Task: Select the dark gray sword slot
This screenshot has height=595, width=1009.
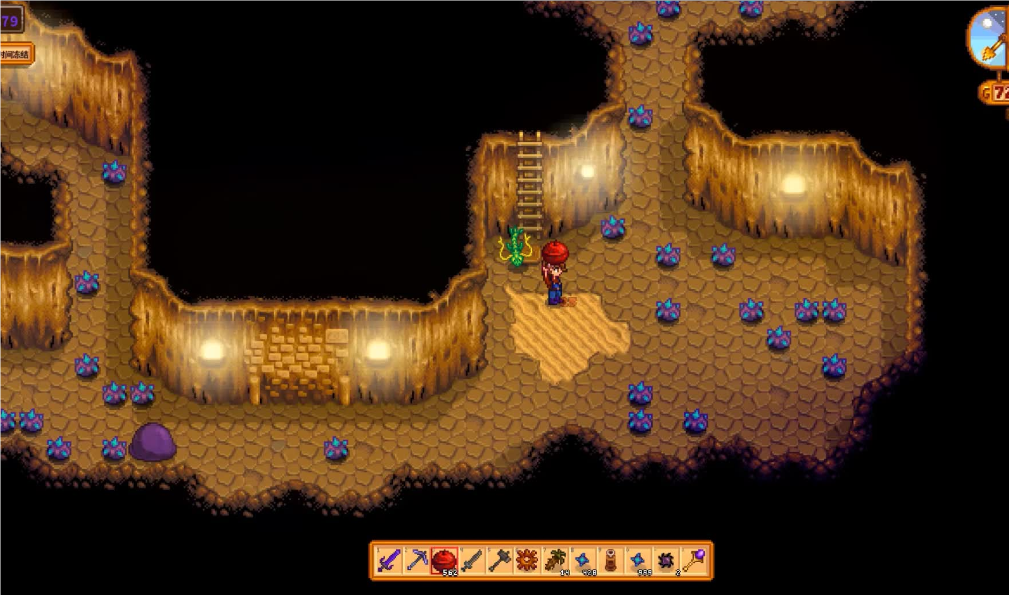Action: pyautogui.click(x=472, y=560)
